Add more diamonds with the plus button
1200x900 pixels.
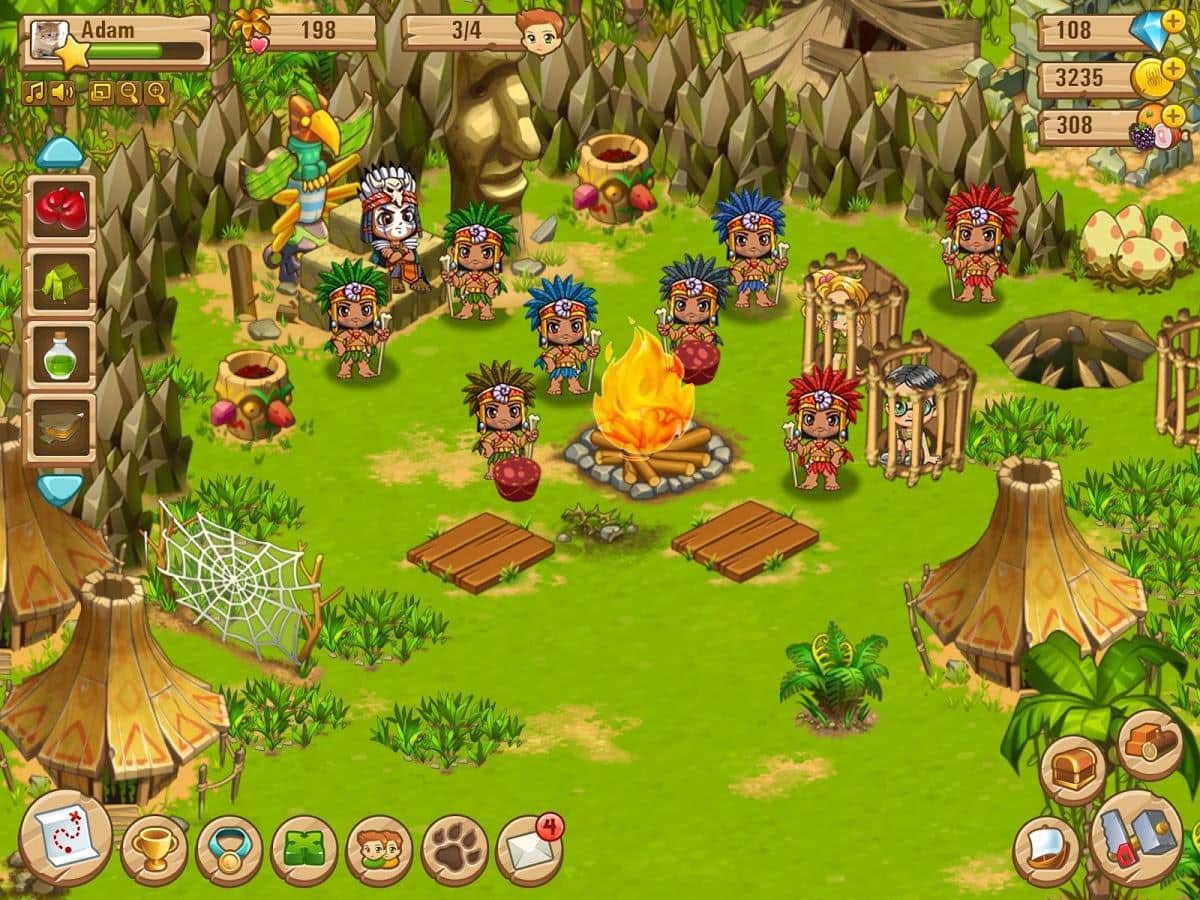click(x=1173, y=20)
